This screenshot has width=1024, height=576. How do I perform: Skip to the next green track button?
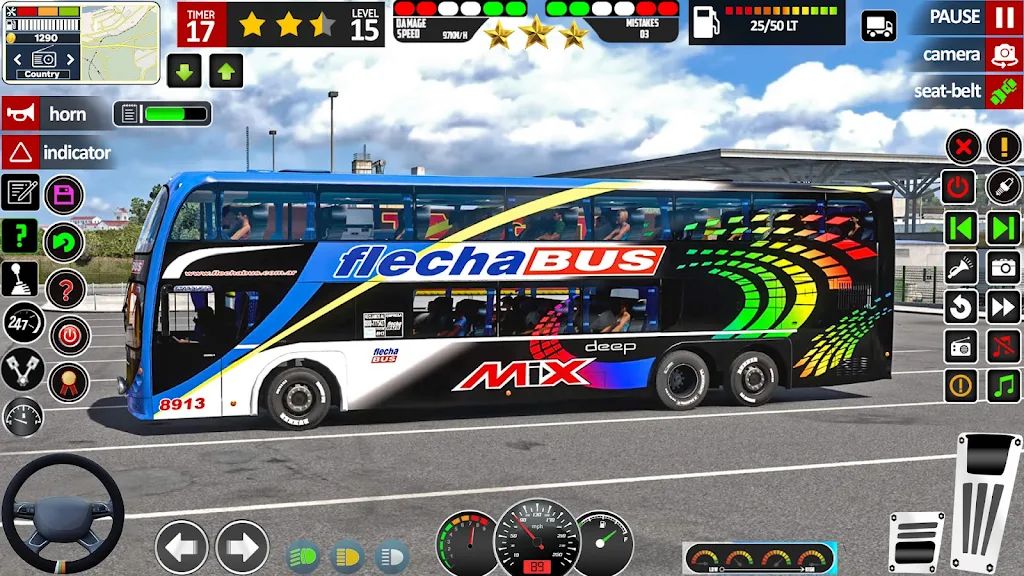pyautogui.click(x=1003, y=227)
